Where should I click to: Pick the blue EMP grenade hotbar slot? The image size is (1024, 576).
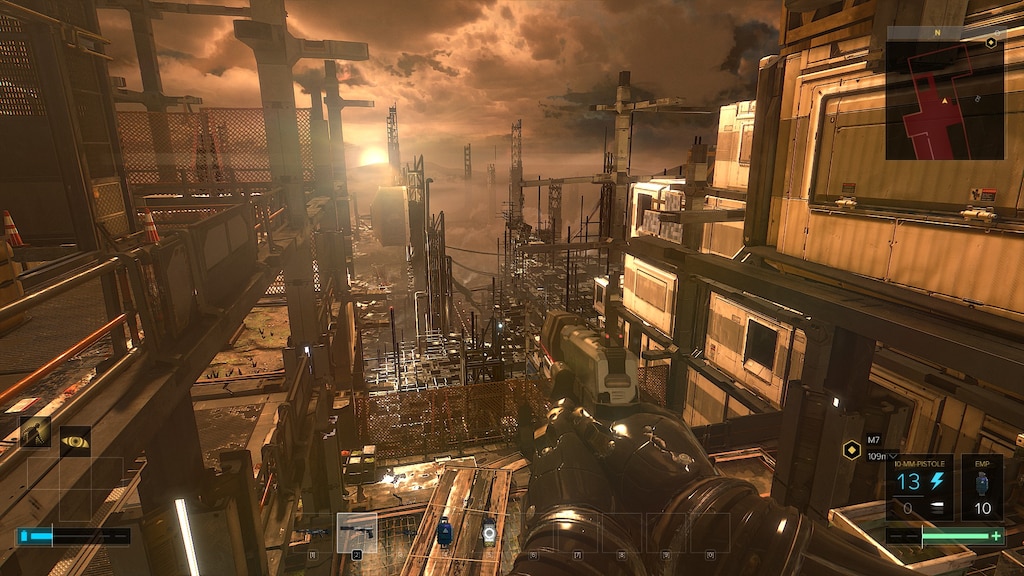(445, 534)
